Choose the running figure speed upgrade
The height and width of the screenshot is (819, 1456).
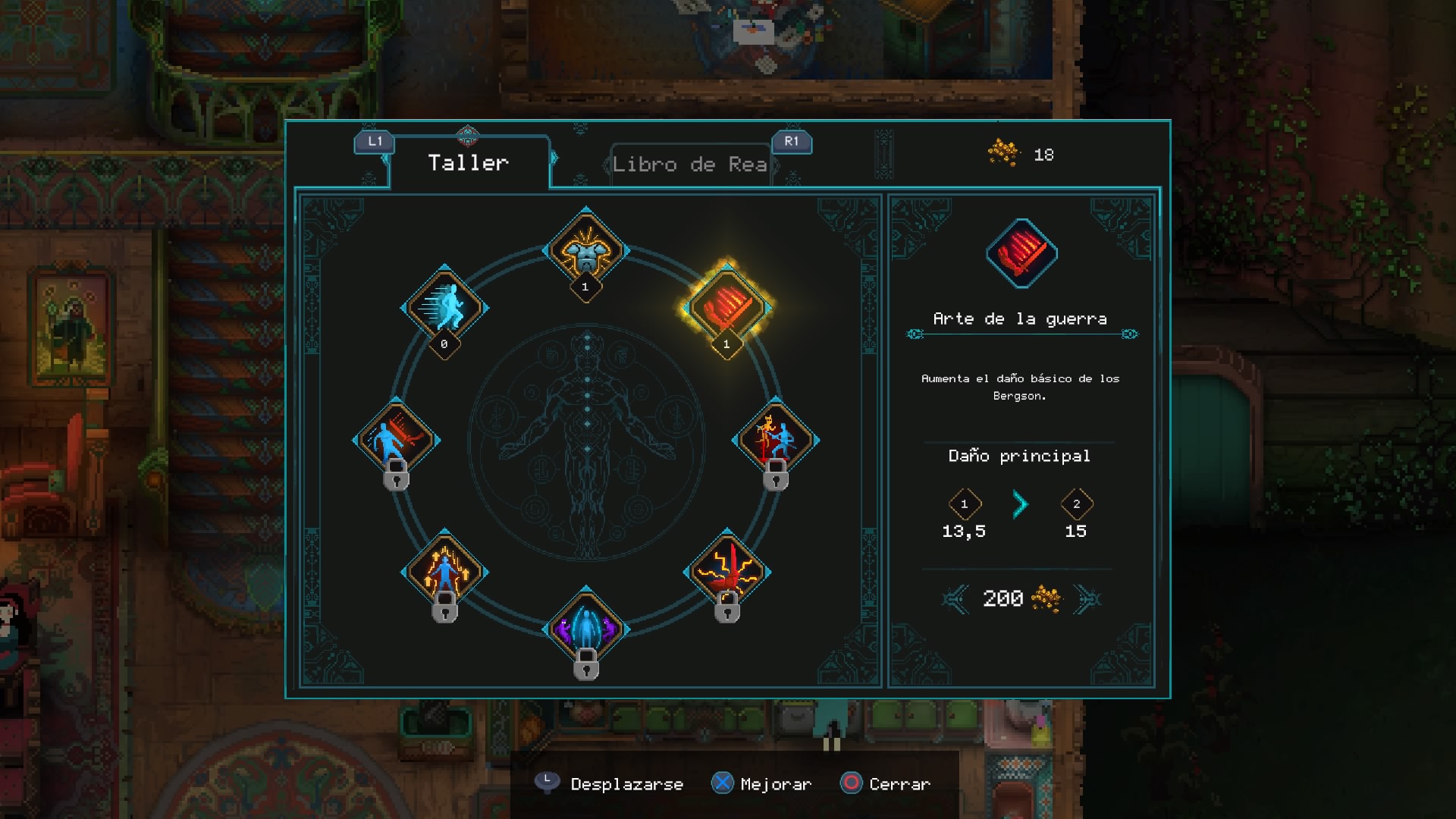[x=444, y=307]
